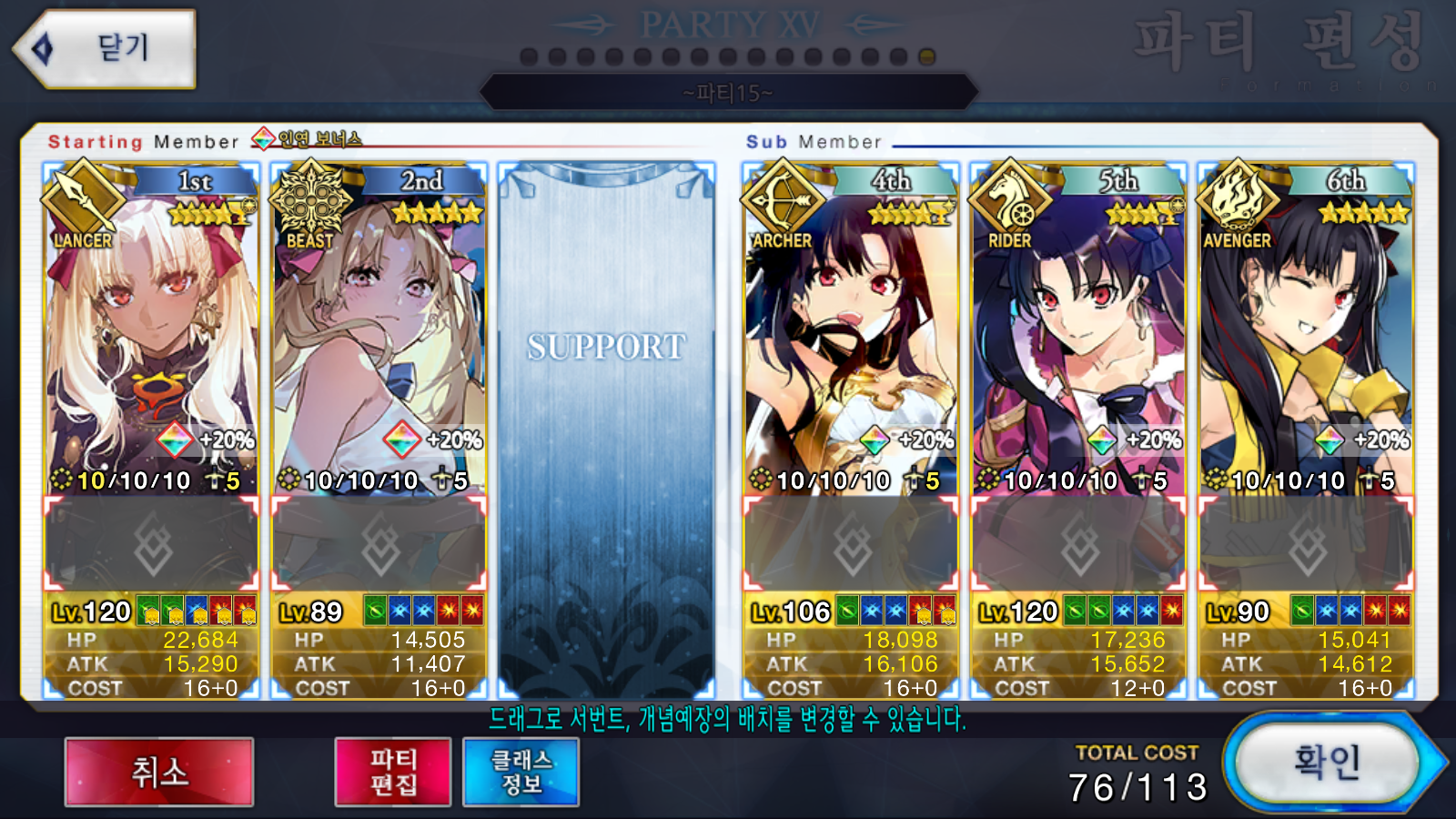Confirm the party with 확인 button
The image size is (1456, 819).
pyautogui.click(x=1326, y=763)
